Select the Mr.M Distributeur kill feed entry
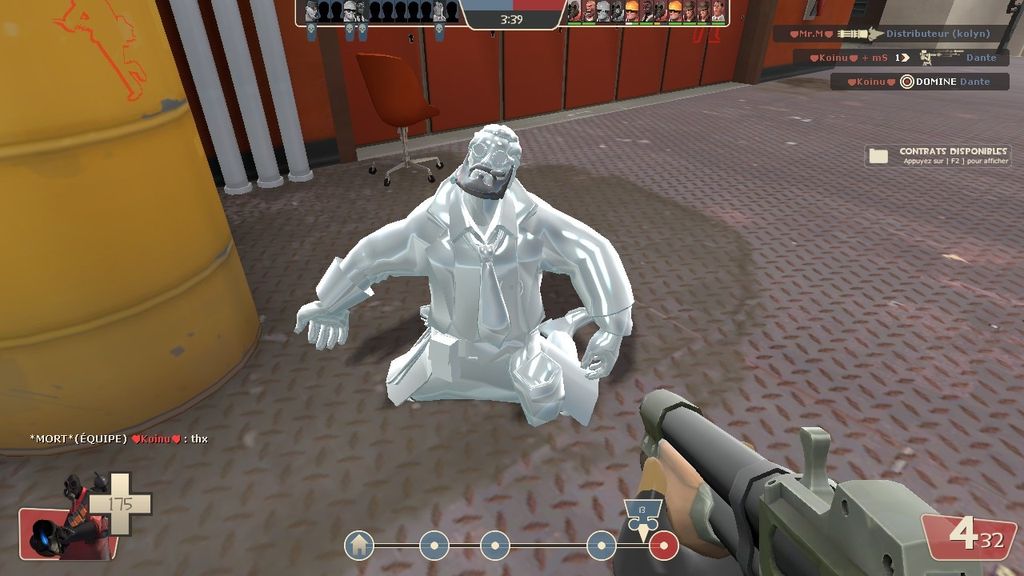The height and width of the screenshot is (576, 1024). [x=892, y=34]
